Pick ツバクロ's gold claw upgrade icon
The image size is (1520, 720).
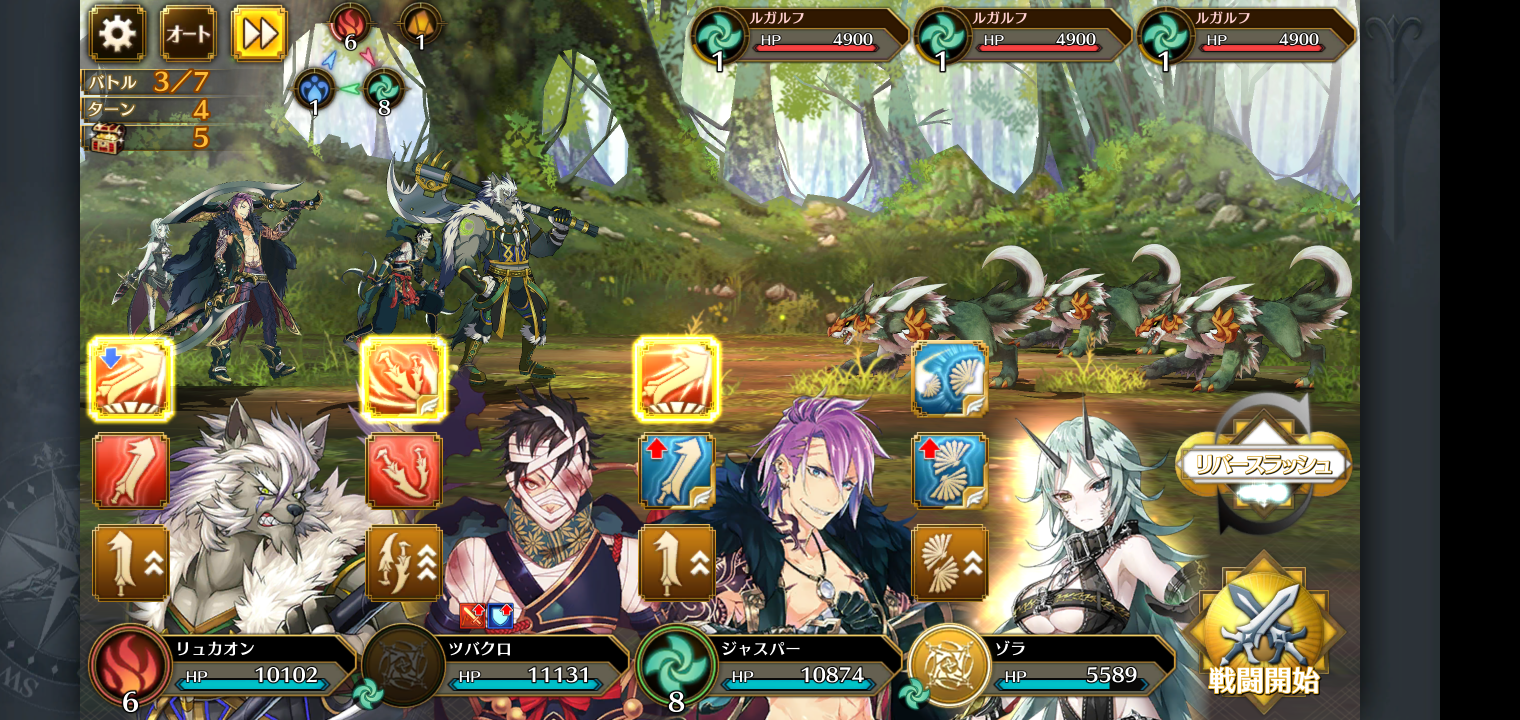(404, 563)
